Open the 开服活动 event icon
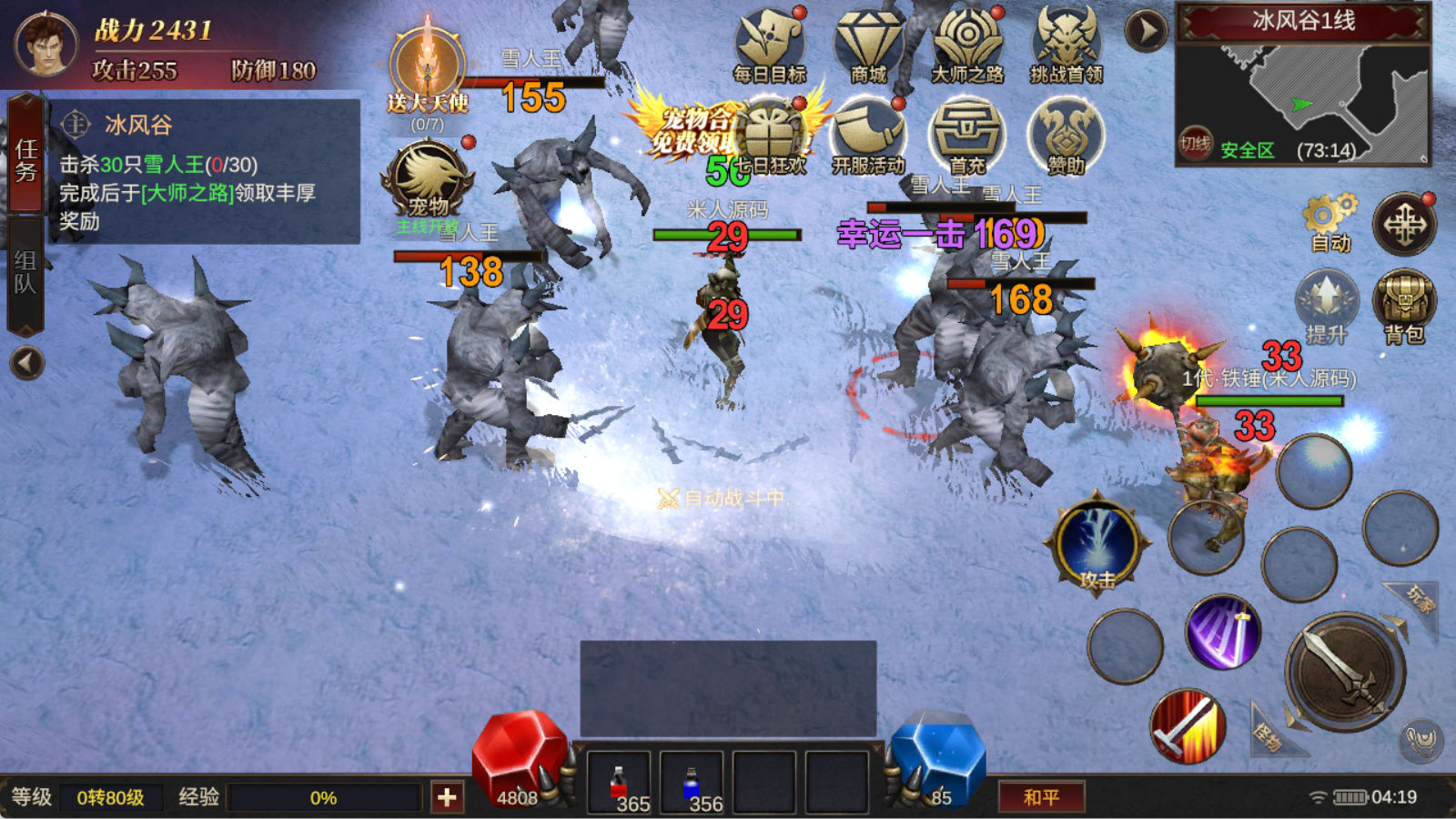1456x819 pixels. click(x=868, y=136)
